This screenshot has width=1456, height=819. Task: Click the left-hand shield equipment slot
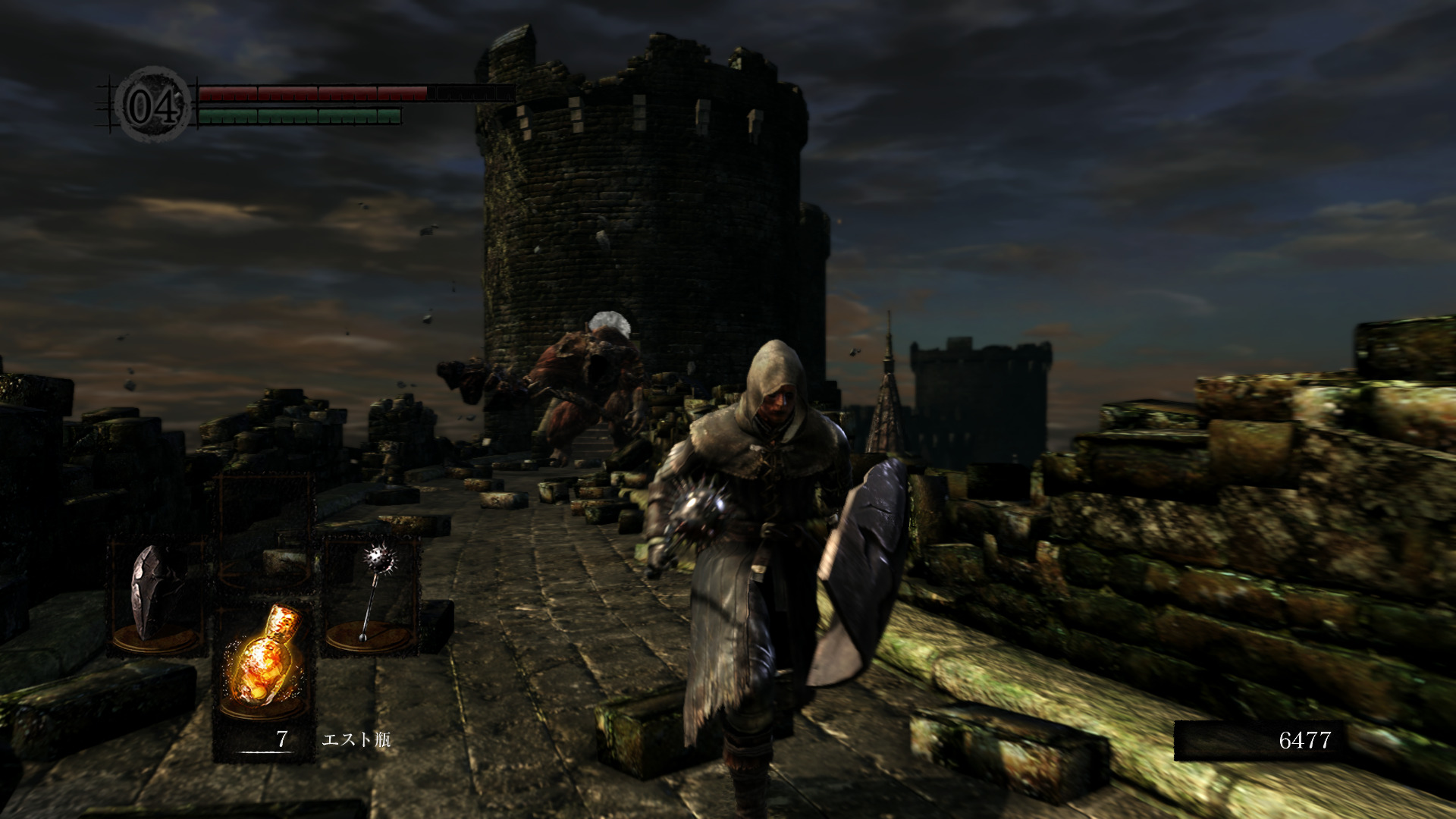(157, 596)
